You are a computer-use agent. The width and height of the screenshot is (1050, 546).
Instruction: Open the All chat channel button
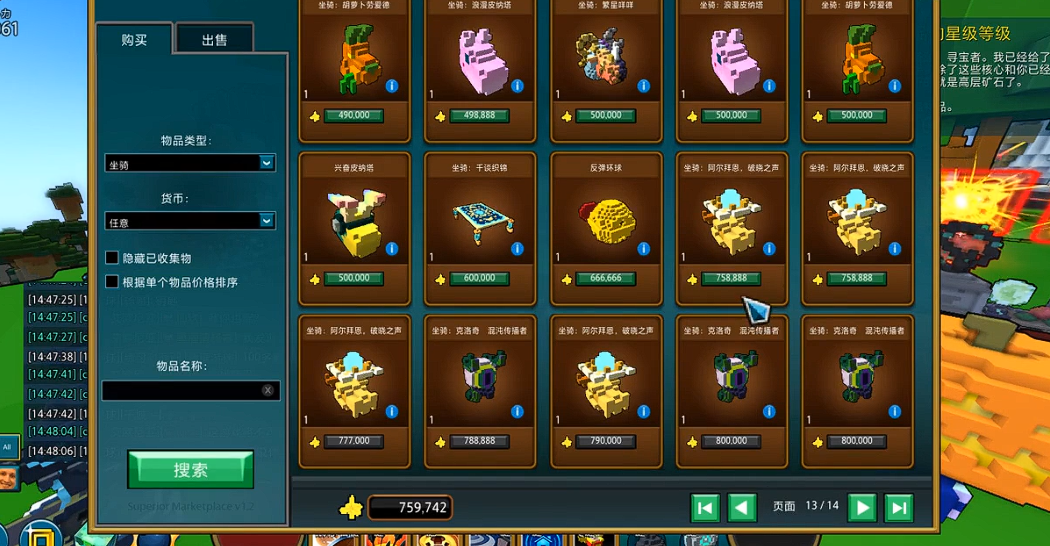click(x=8, y=447)
